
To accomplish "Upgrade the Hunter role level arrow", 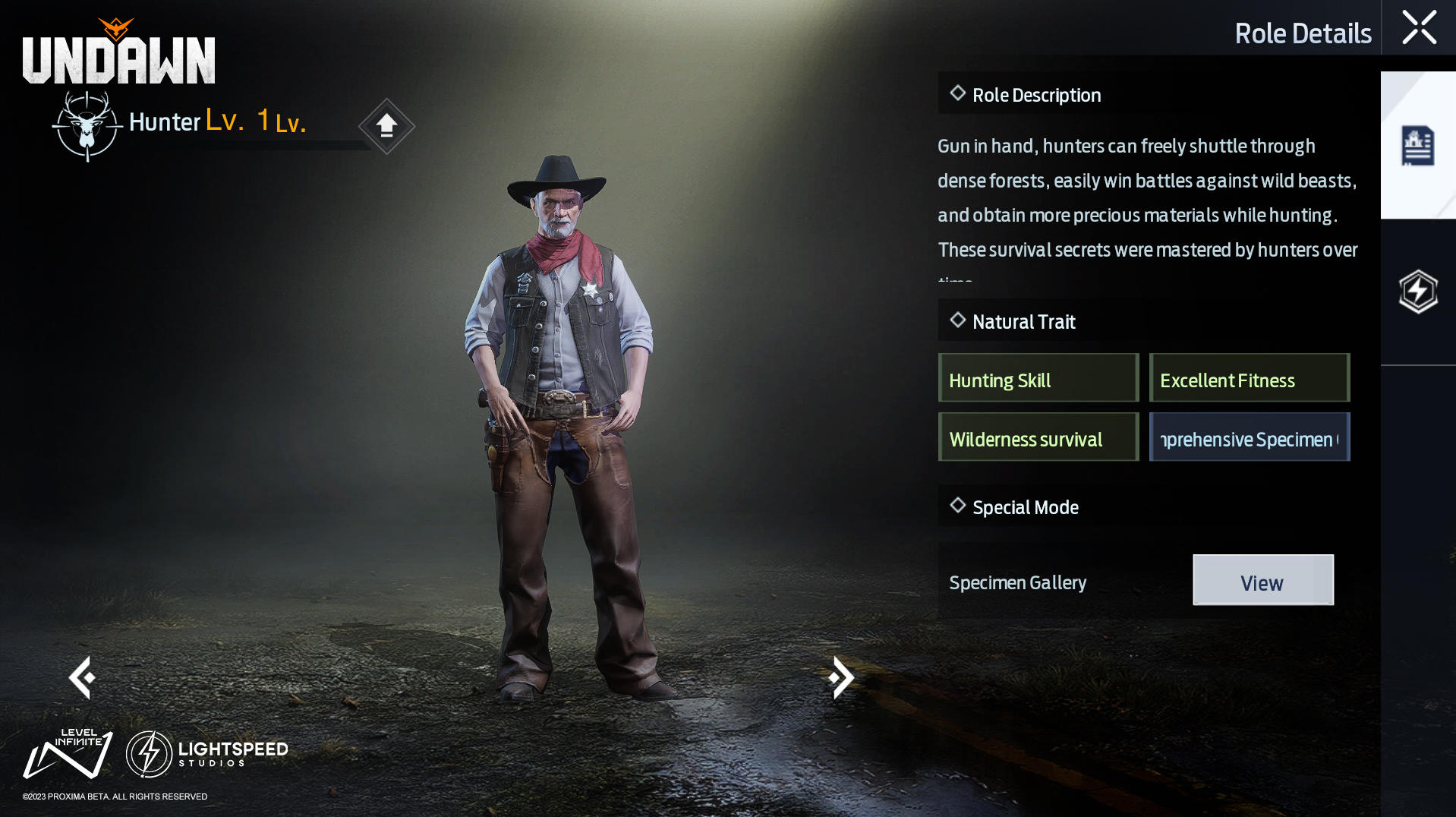I will (386, 125).
